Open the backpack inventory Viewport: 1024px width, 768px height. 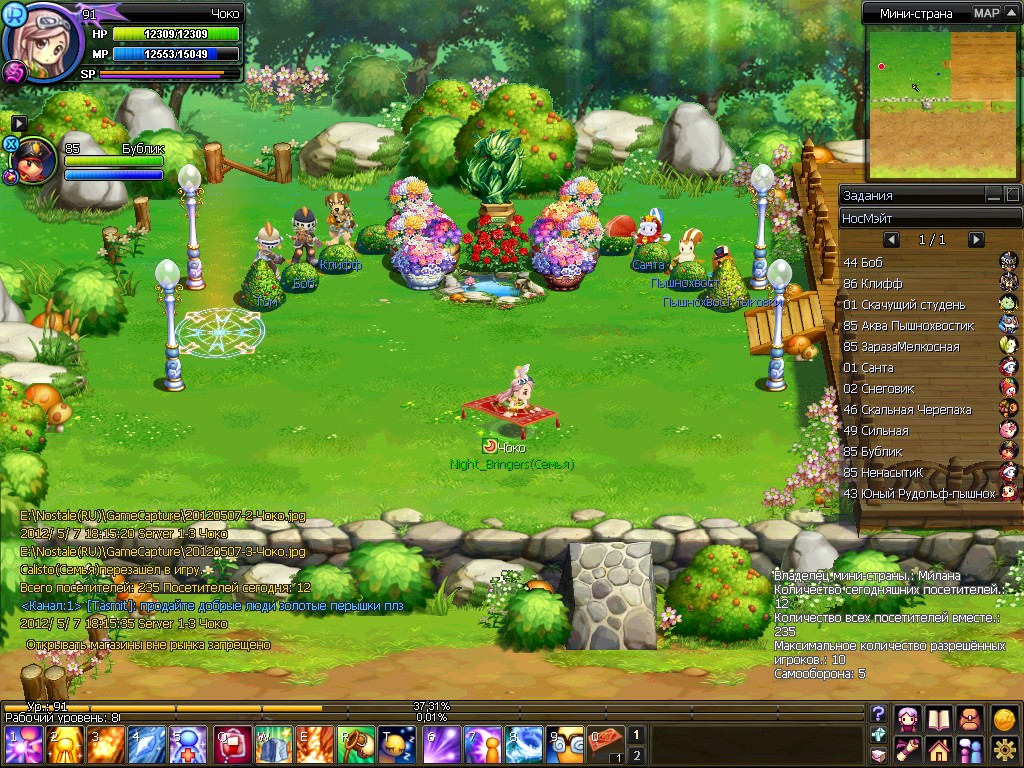click(970, 719)
